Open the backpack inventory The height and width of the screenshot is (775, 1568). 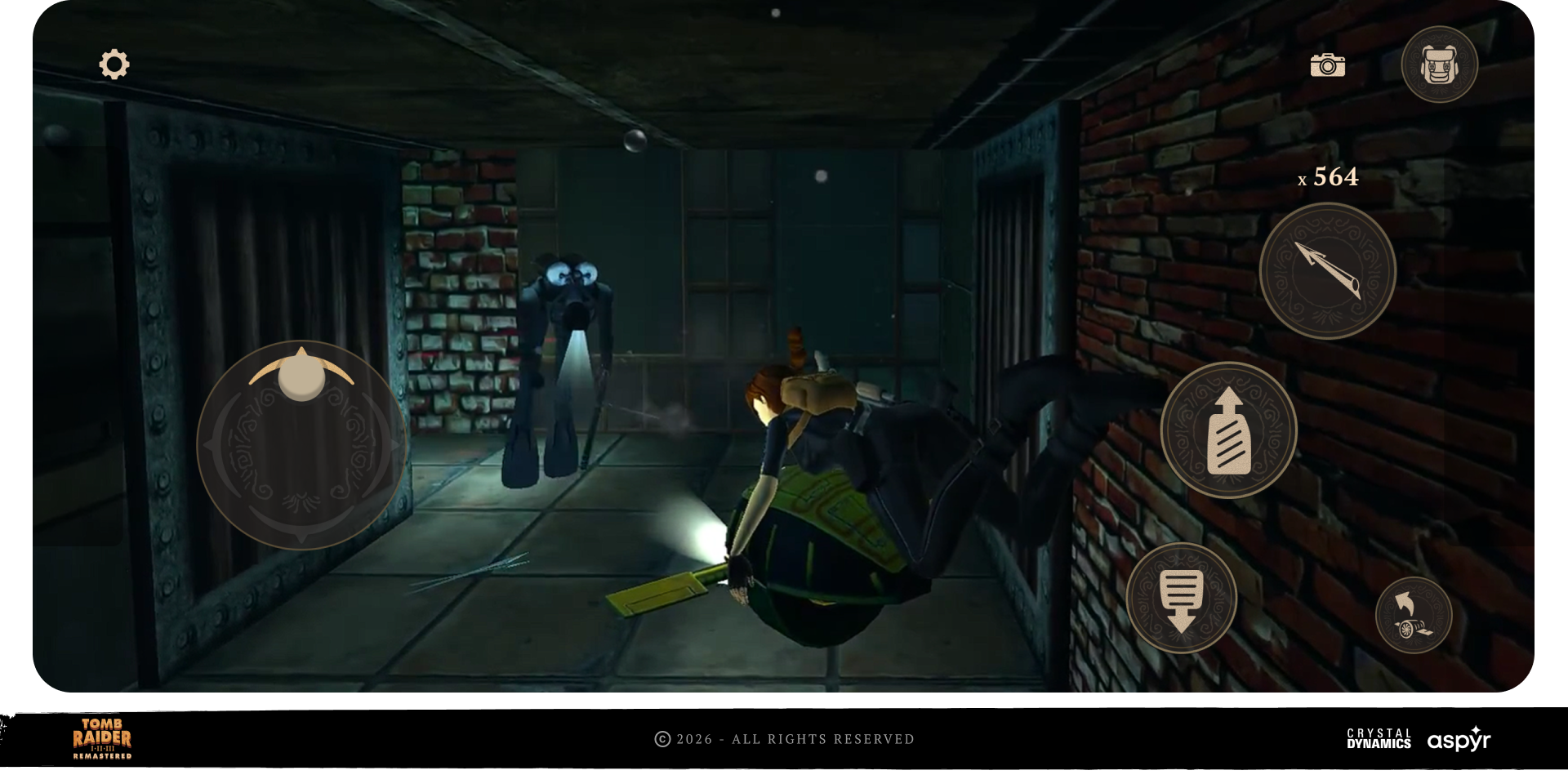tap(1439, 65)
